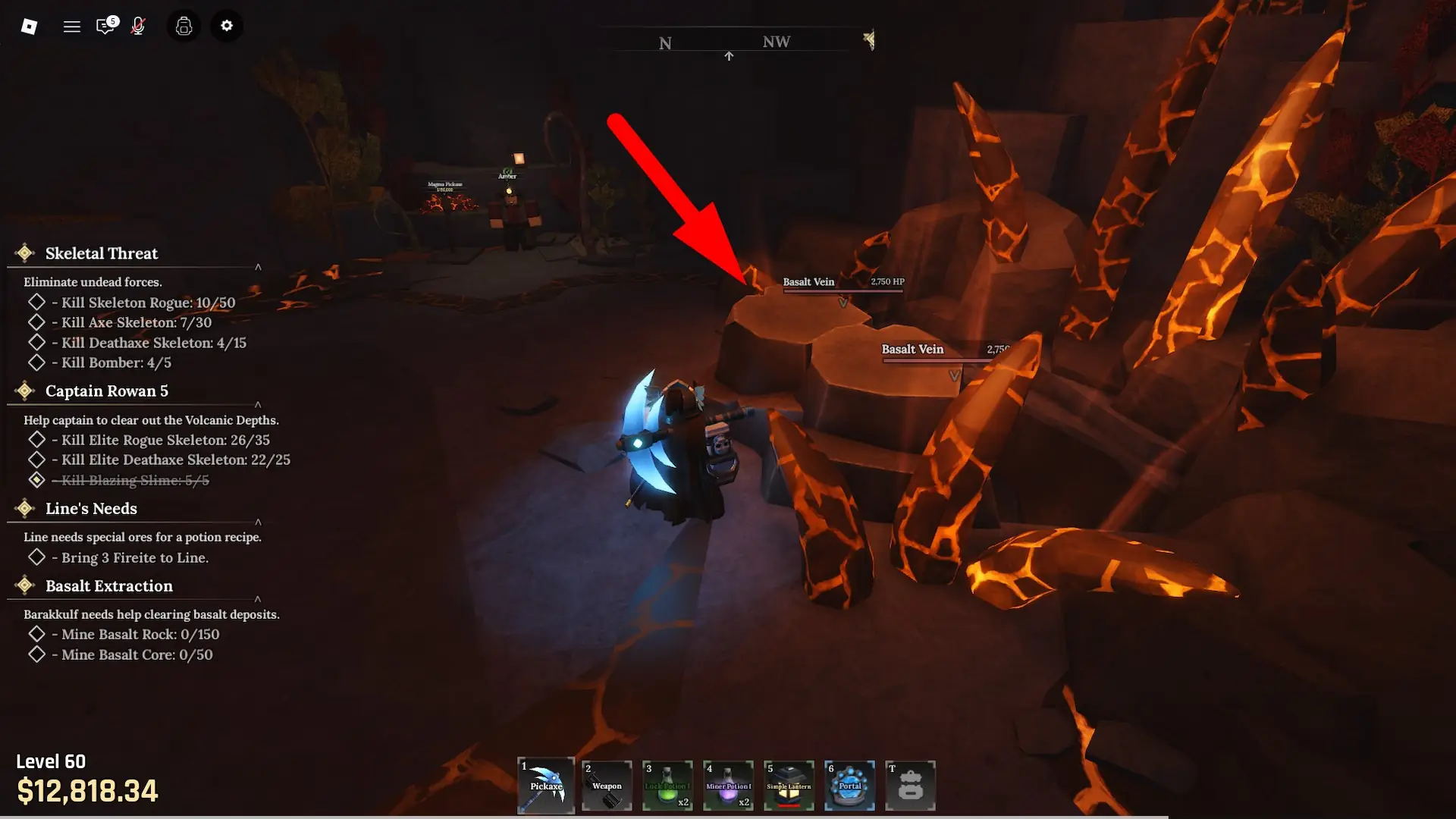The width and height of the screenshot is (1456, 819).
Task: Collapse the Basalt Extraction quest section
Action: pyautogui.click(x=258, y=598)
